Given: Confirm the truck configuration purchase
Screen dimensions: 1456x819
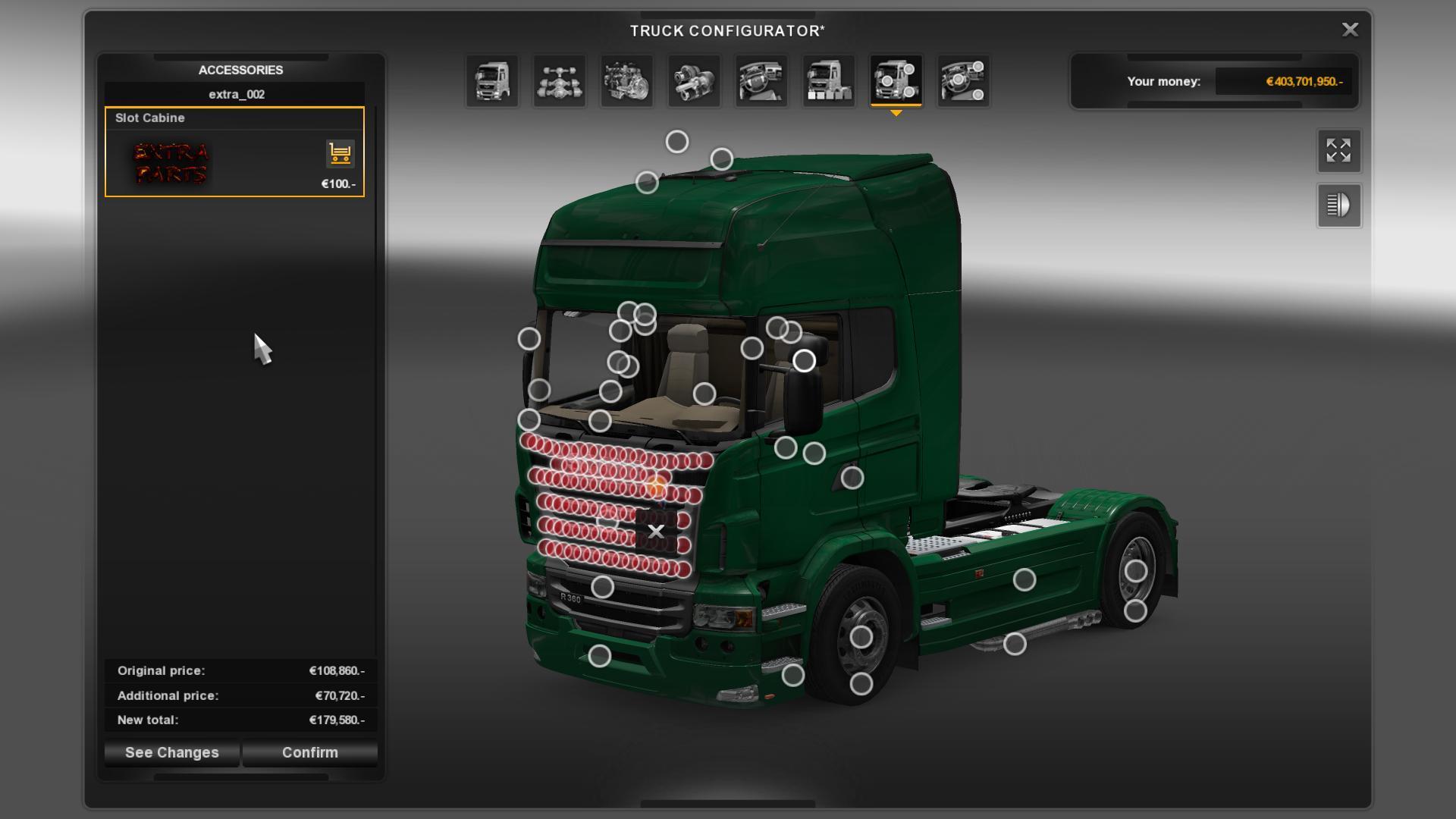Looking at the screenshot, I should click(x=309, y=752).
